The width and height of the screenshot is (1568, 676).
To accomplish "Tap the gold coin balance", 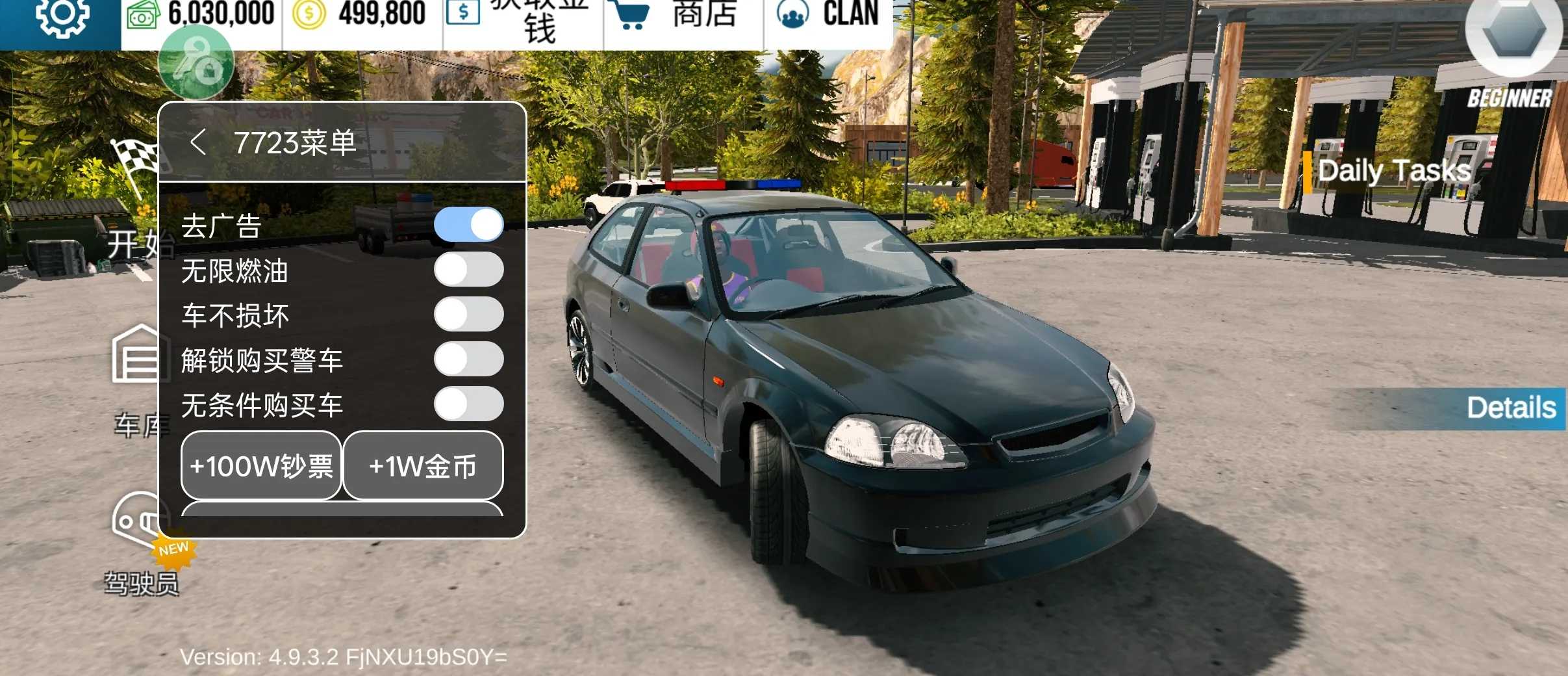I will [x=360, y=14].
